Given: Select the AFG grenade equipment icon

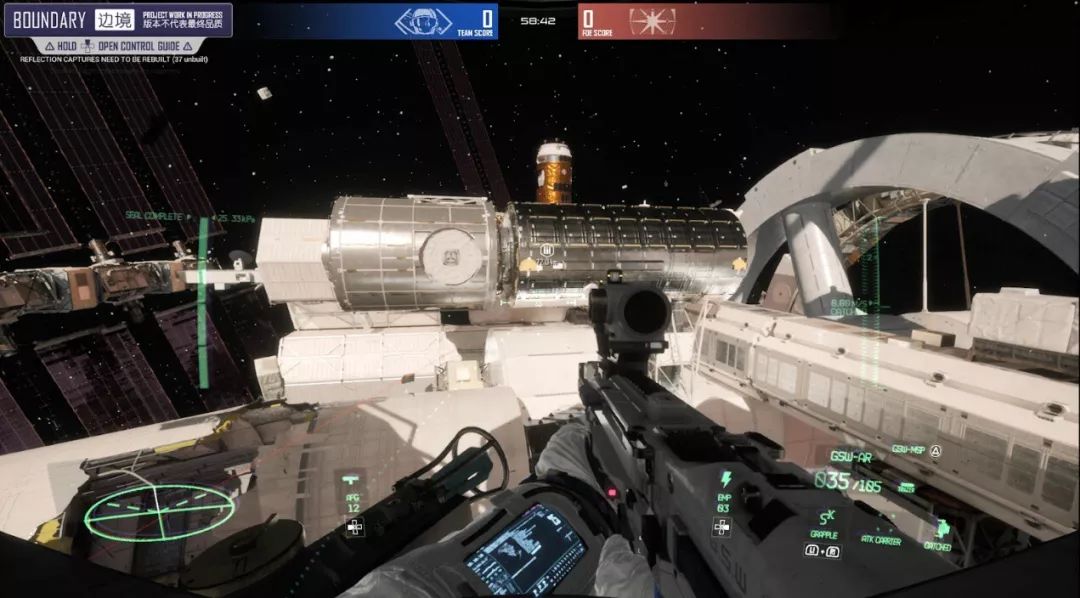Looking at the screenshot, I should (353, 480).
